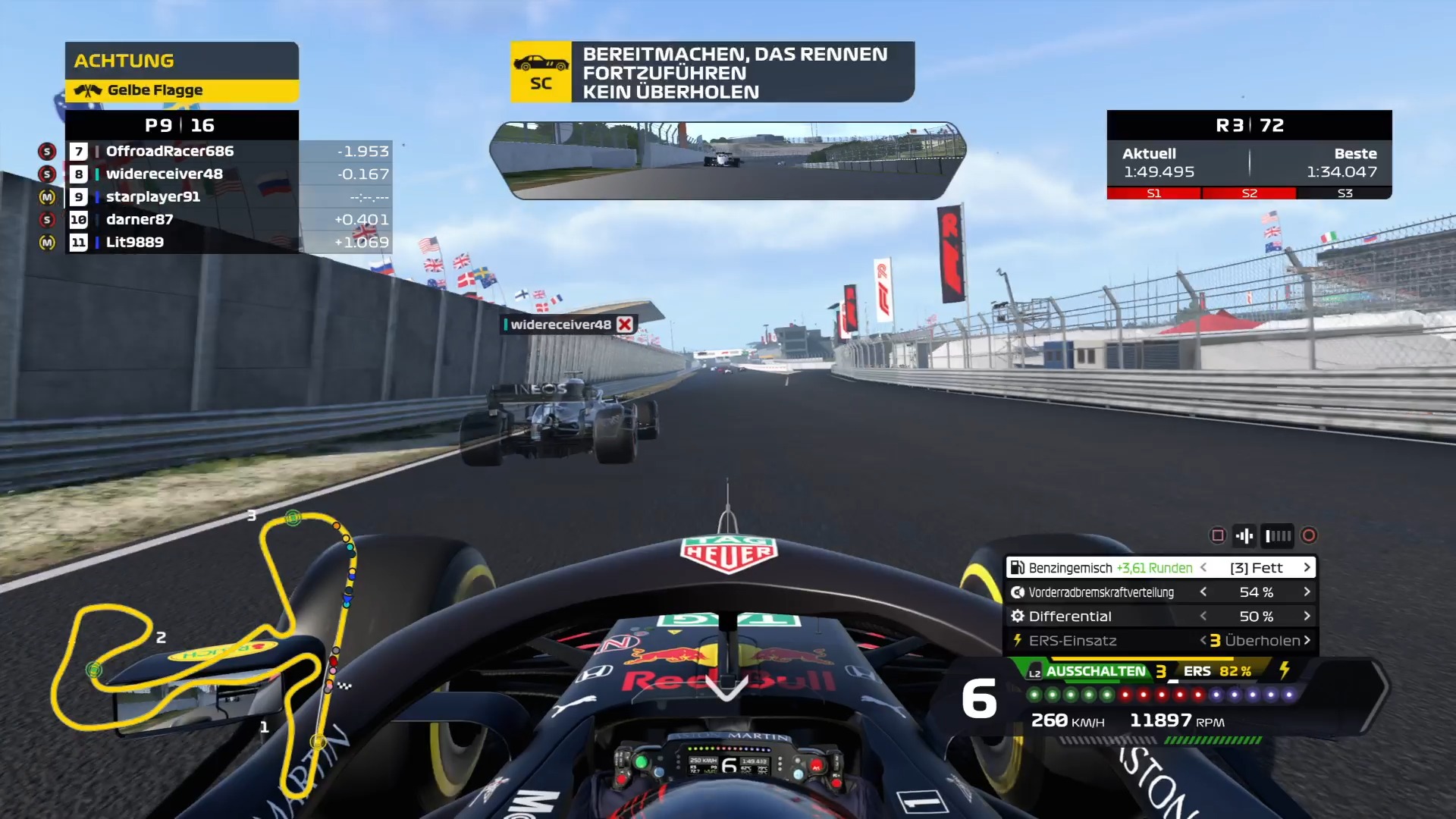Click the MFD page indicator bars icon
Image resolution: width=1456 pixels, height=819 pixels.
click(1278, 536)
